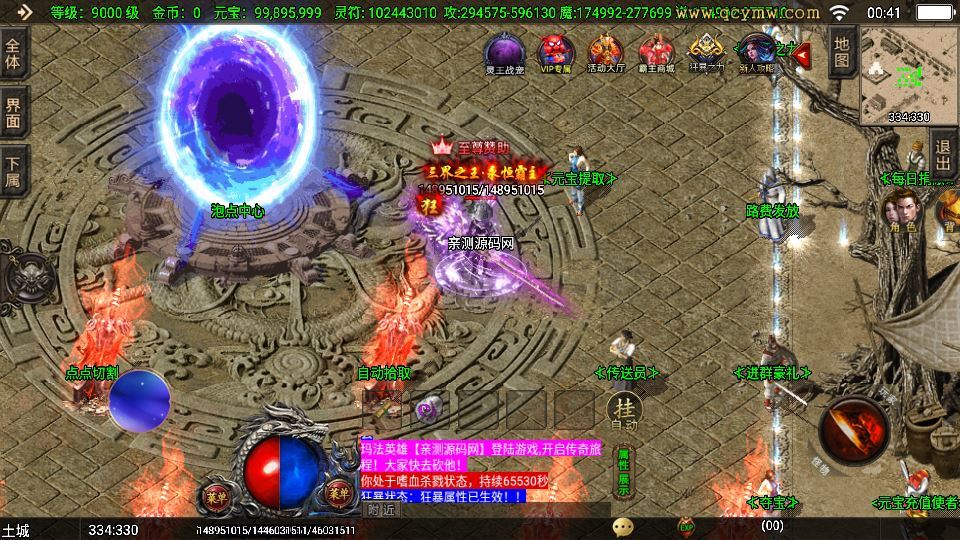Viewport: 960px width, 540px height.
Task: Select the 界面 interface button
Action: coord(13,112)
